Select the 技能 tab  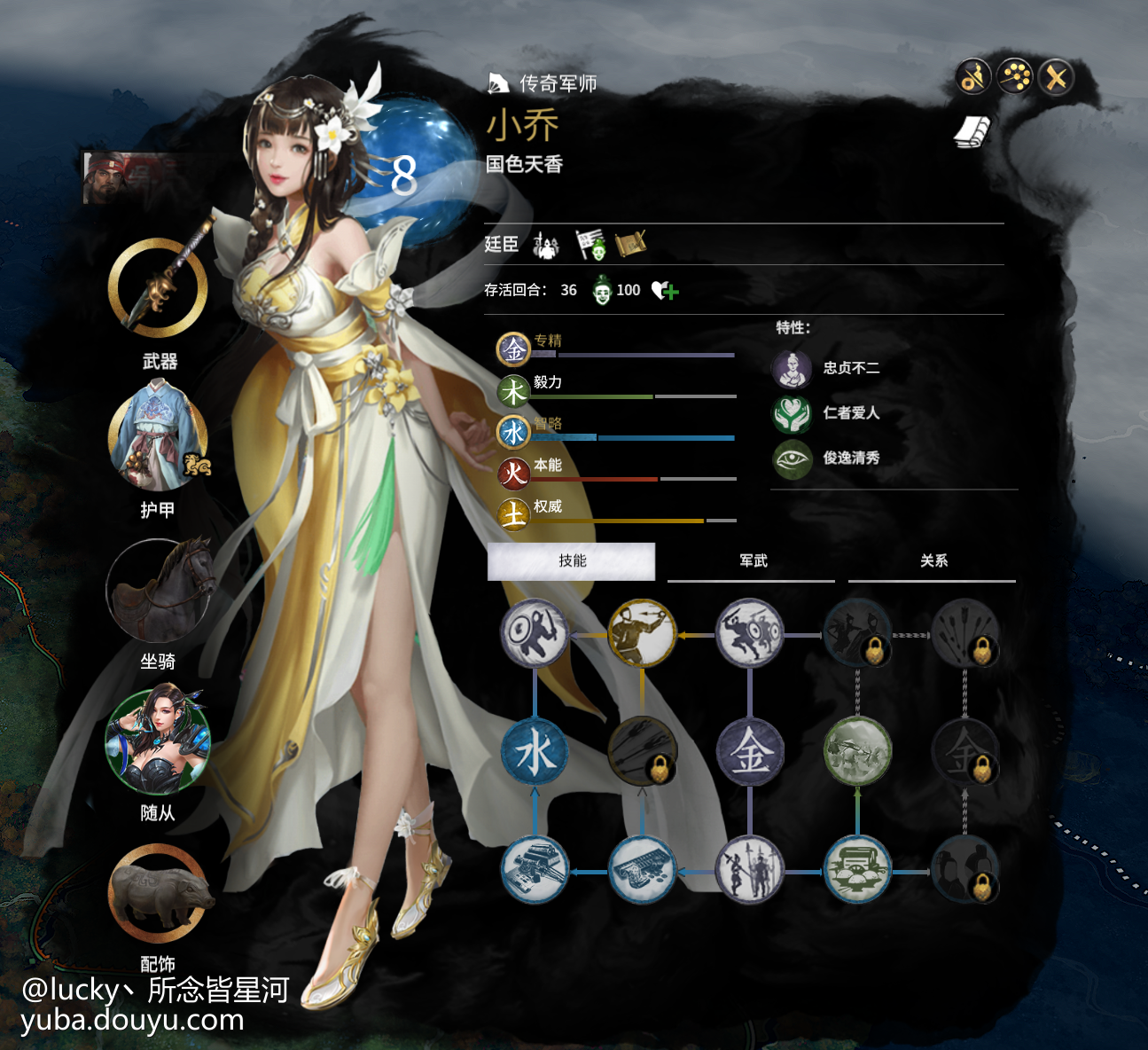tap(570, 561)
